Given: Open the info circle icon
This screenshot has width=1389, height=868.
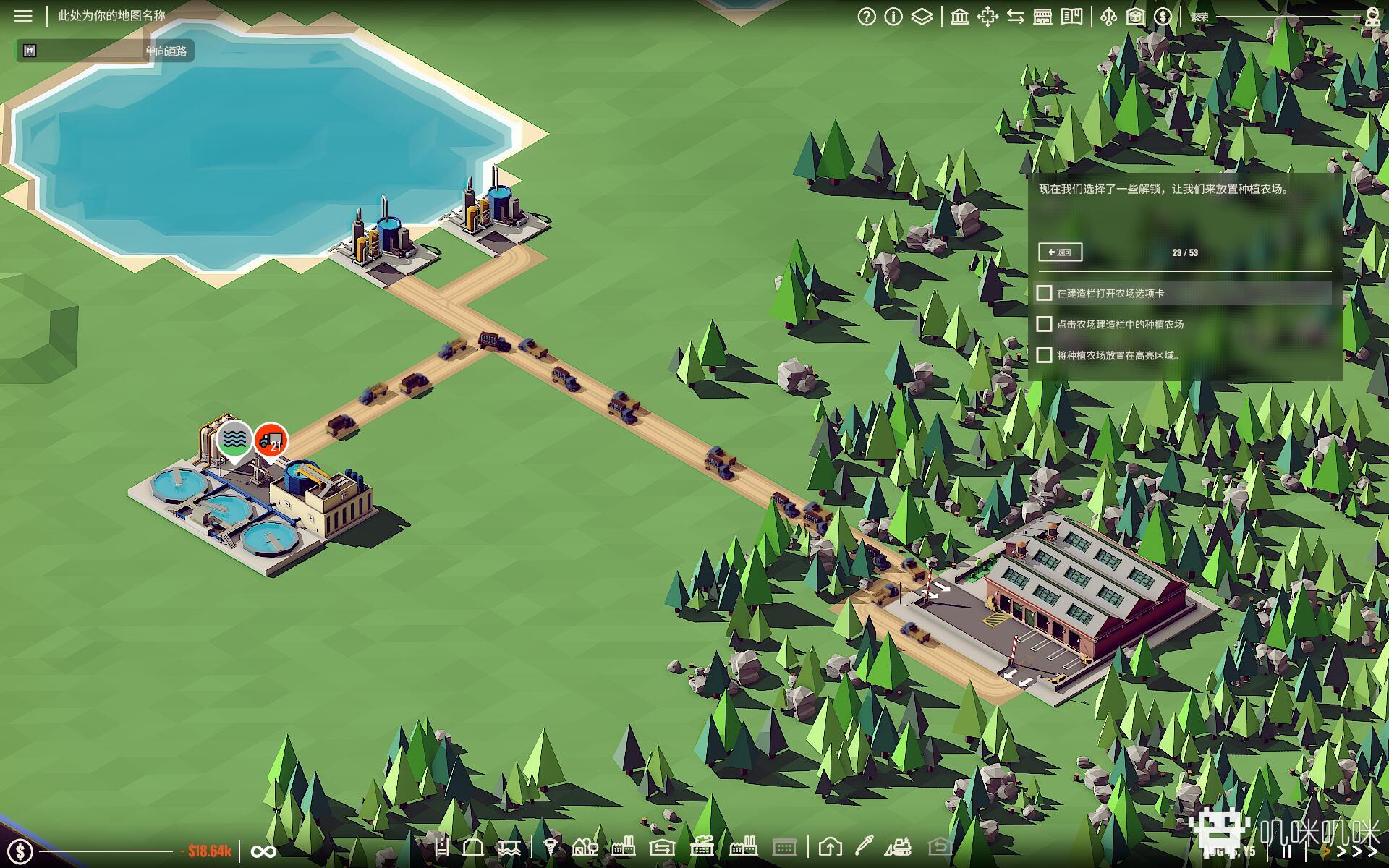Looking at the screenshot, I should point(893,17).
